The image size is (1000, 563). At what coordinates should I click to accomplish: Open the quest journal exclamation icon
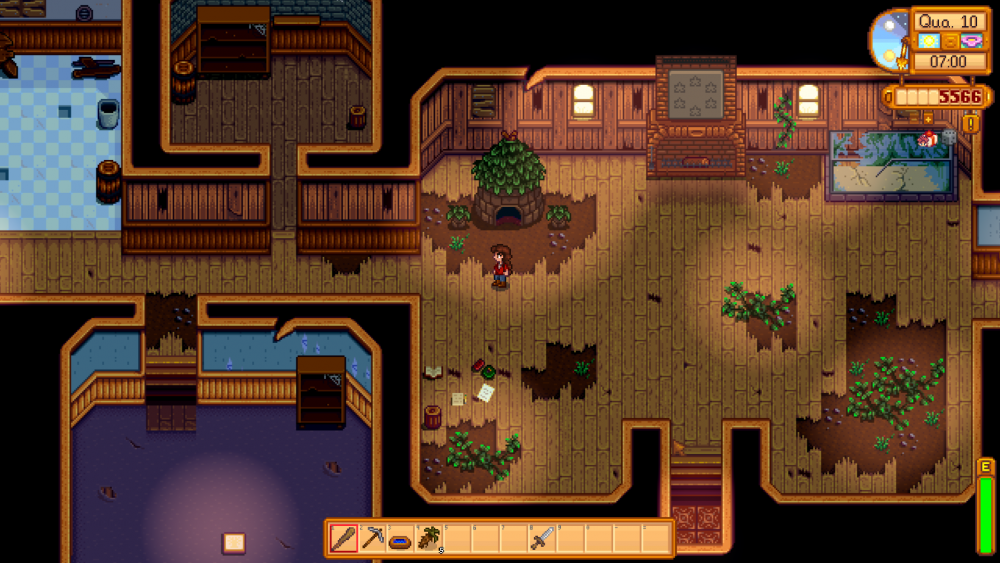coord(969,124)
